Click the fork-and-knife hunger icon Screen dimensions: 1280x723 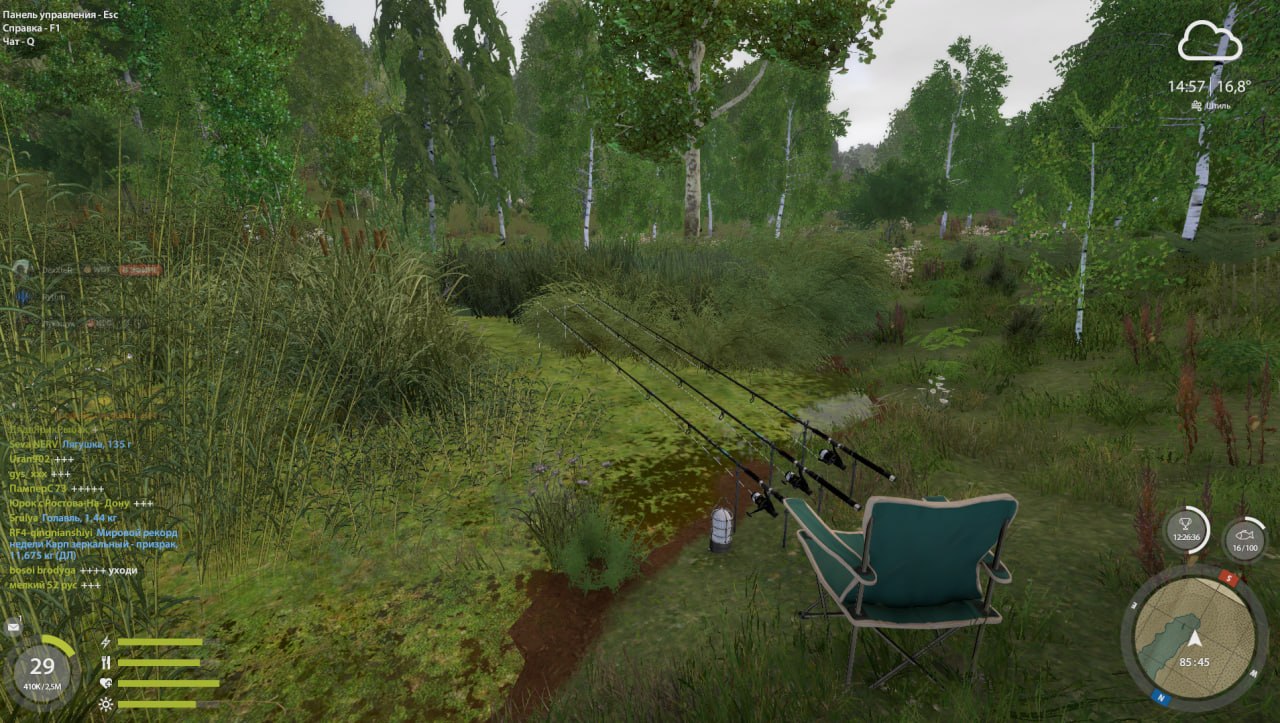click(106, 663)
